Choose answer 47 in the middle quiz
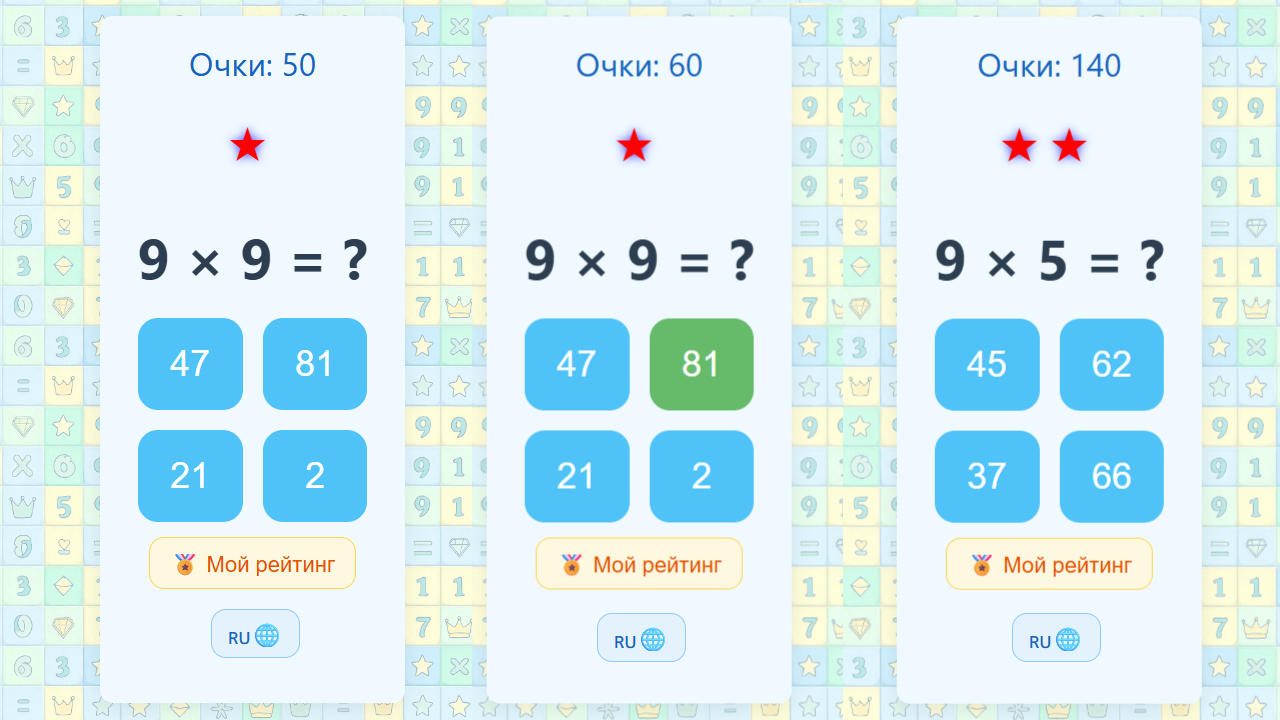The image size is (1280, 720). tap(577, 364)
